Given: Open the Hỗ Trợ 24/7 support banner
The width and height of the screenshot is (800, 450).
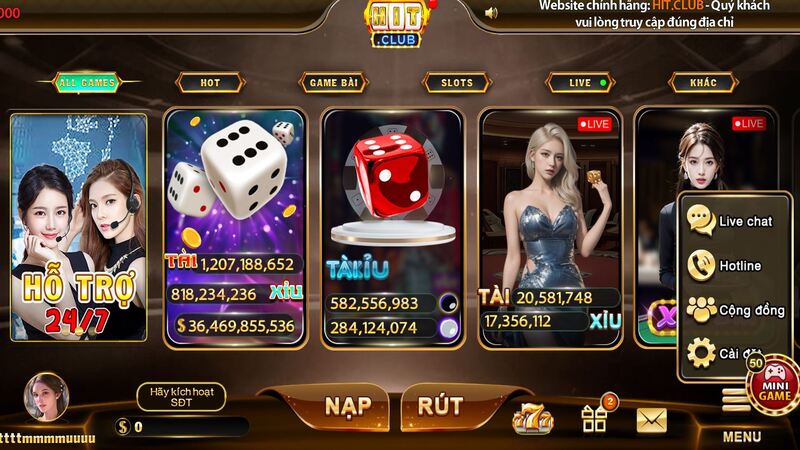Looking at the screenshot, I should pyautogui.click(x=80, y=228).
